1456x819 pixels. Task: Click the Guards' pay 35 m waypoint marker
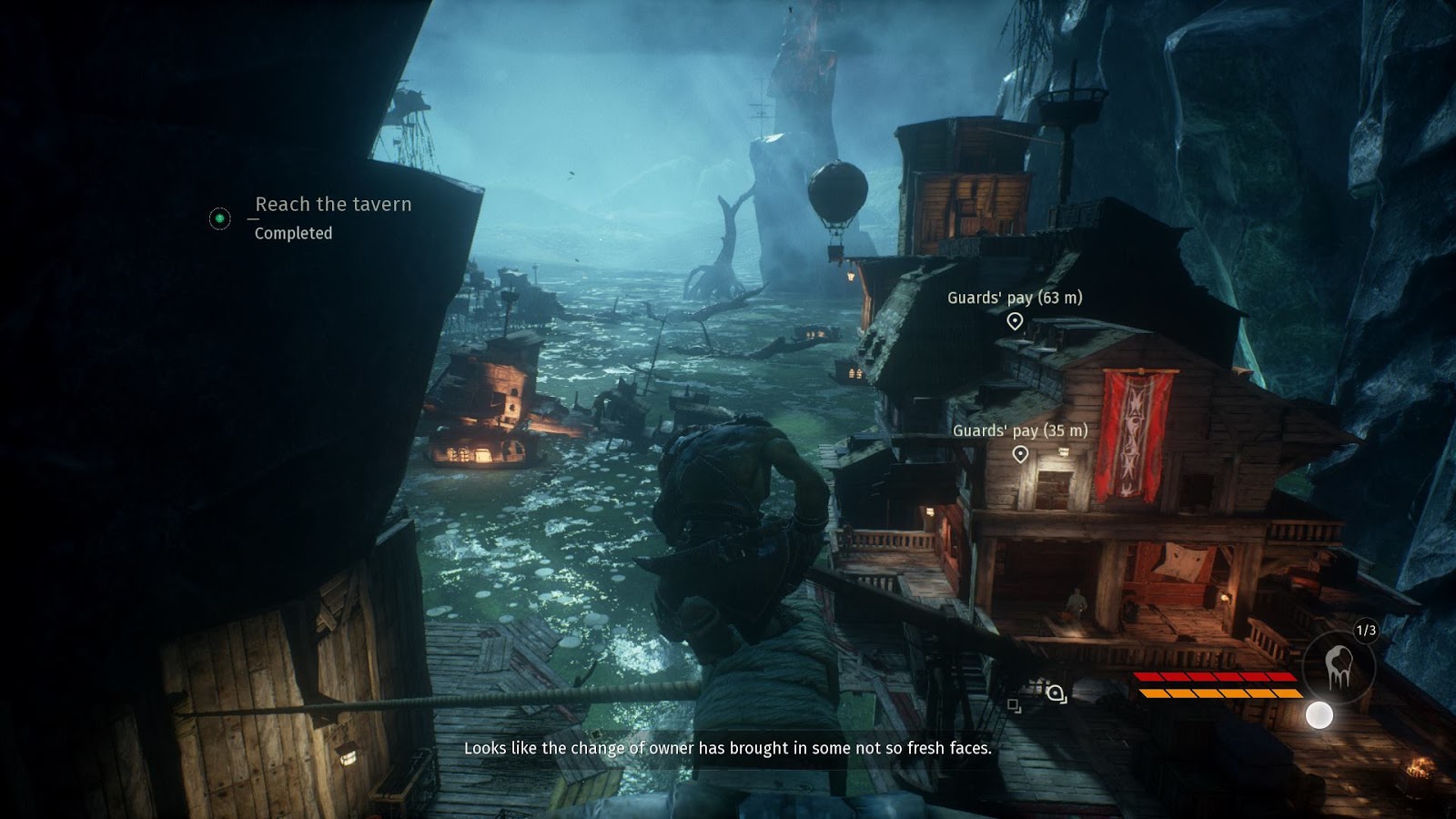pyautogui.click(x=1020, y=454)
